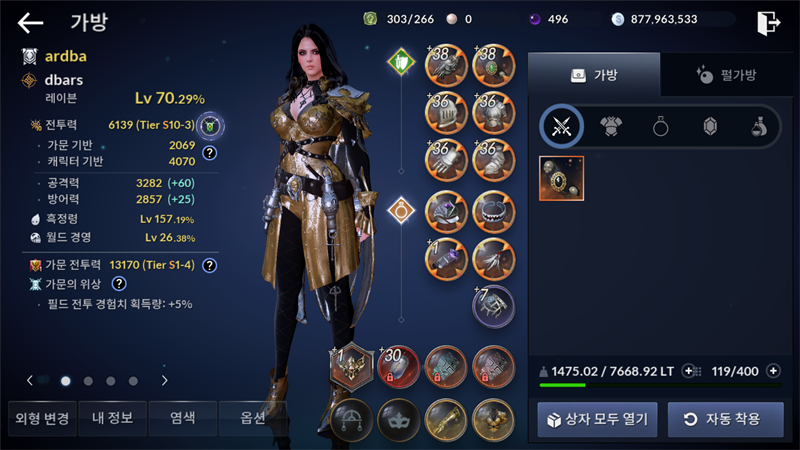The height and width of the screenshot is (450, 800).
Task: Open the 펄가방 tab
Action: [x=725, y=75]
